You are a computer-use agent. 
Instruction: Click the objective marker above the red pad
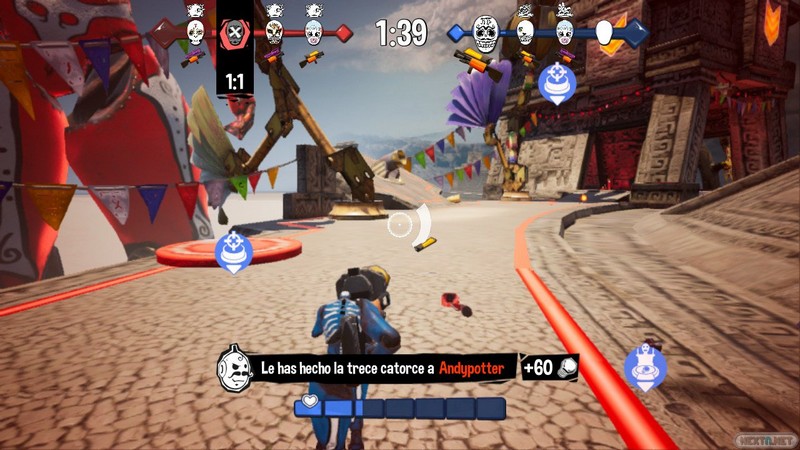click(x=232, y=251)
